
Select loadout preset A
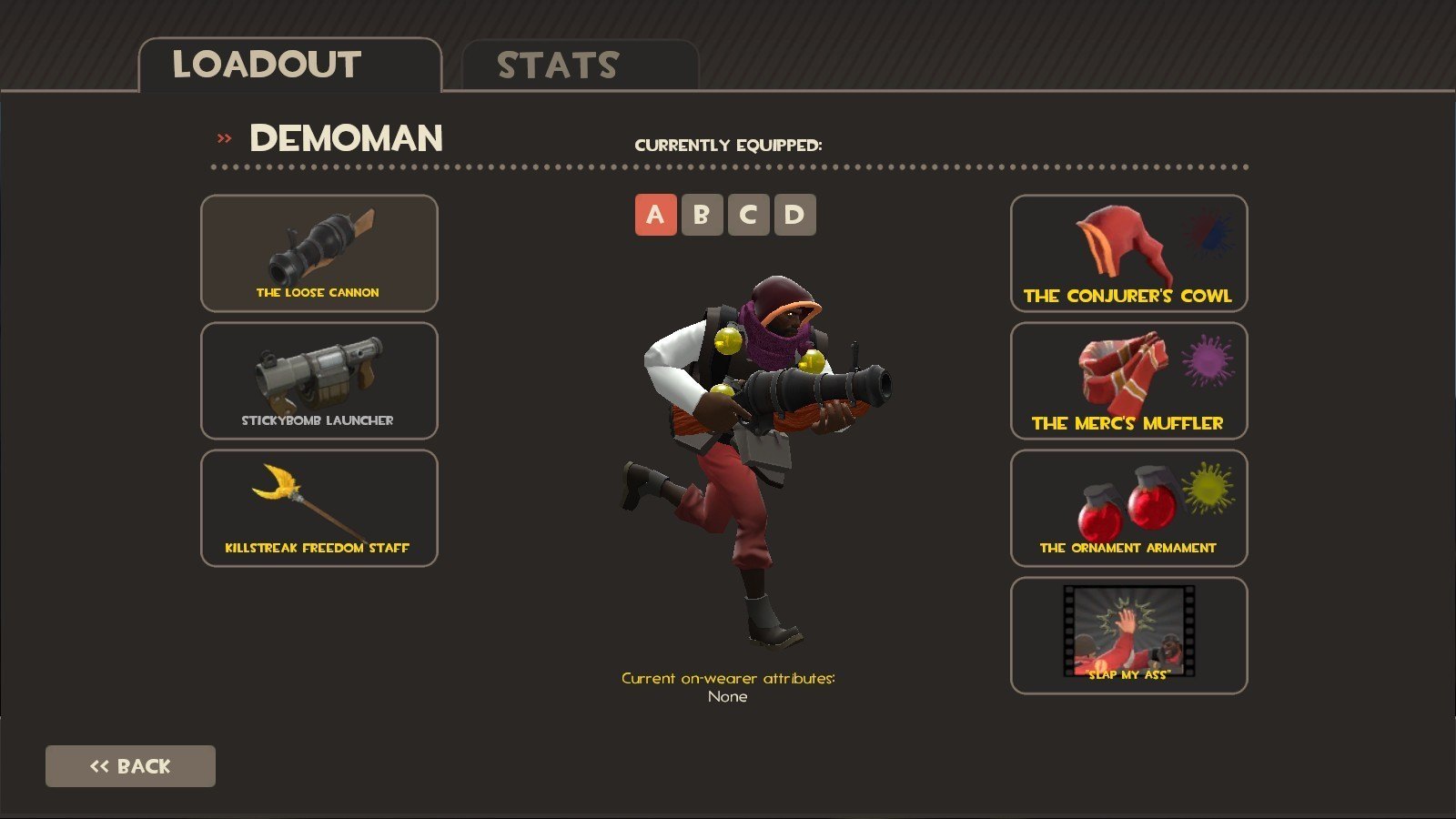pos(655,215)
